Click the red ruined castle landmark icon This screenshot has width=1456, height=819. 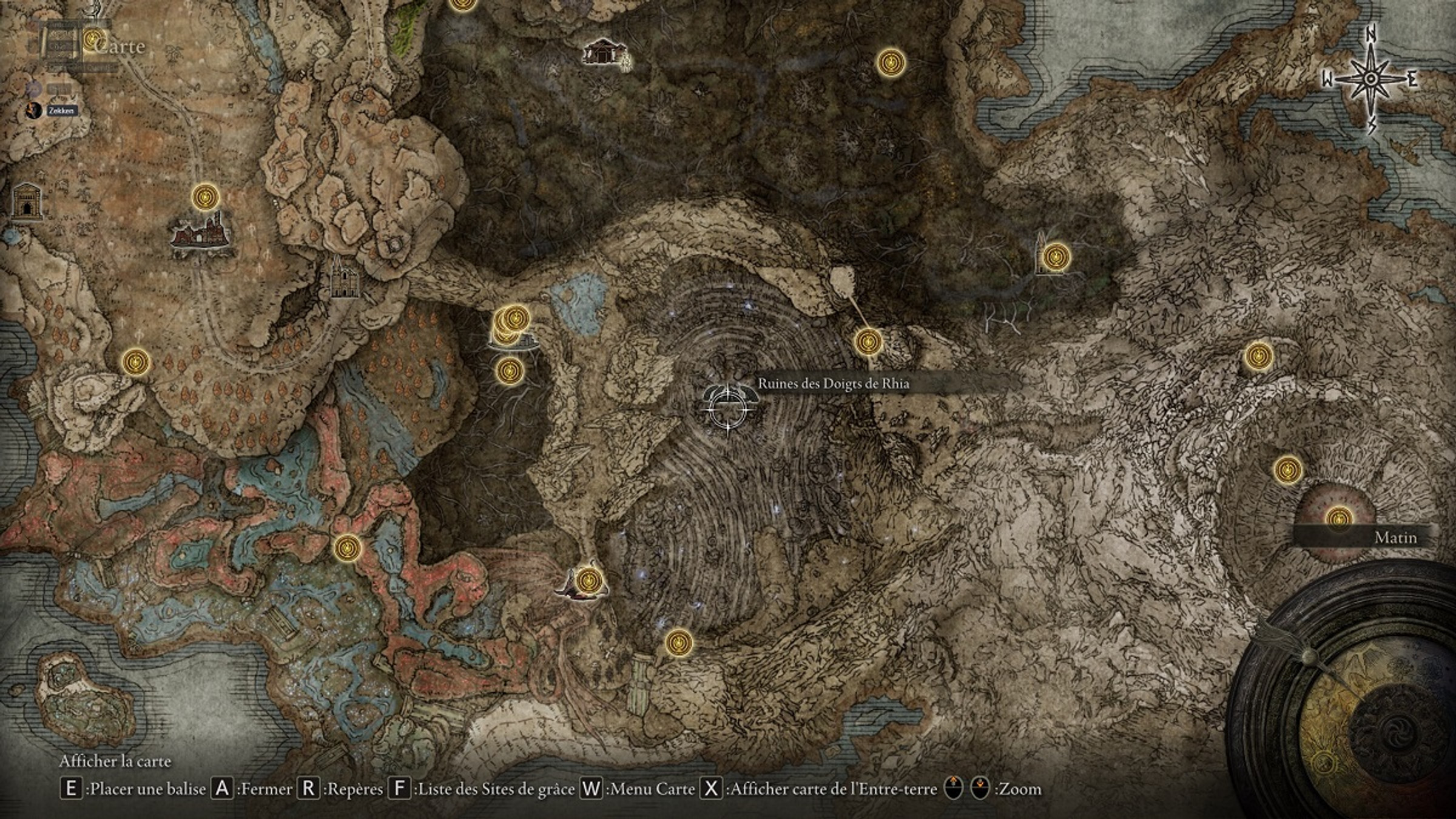point(202,231)
